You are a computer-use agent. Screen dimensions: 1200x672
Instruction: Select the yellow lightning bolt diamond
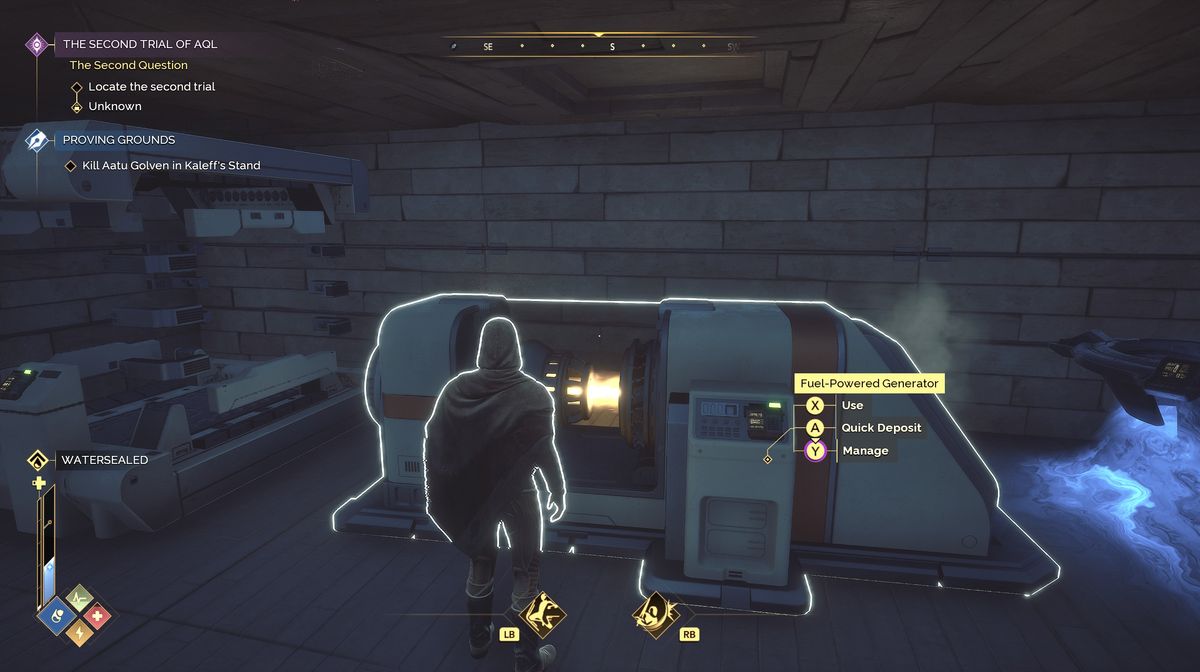[78, 634]
